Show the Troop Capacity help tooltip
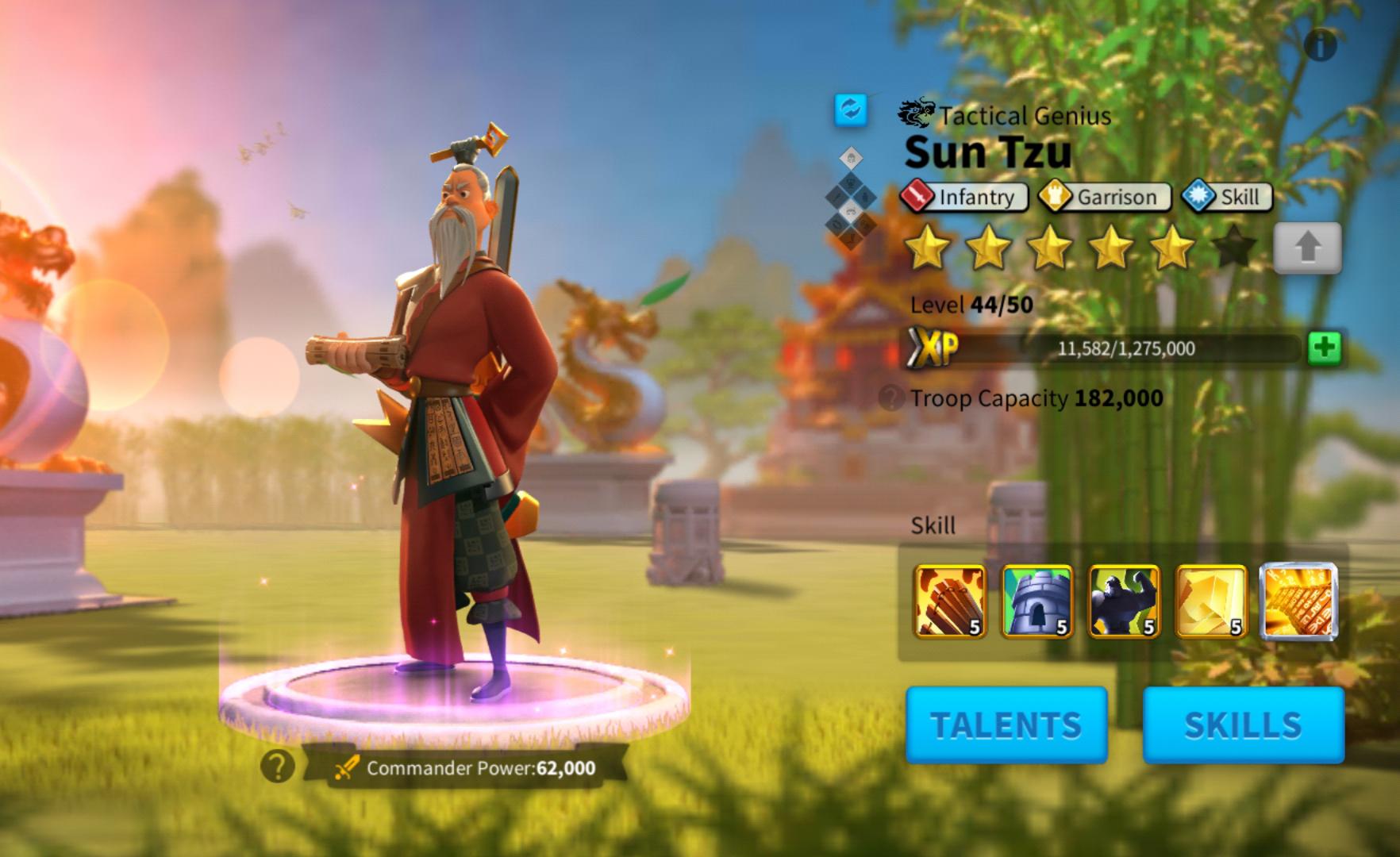Image resolution: width=1400 pixels, height=857 pixels. pyautogui.click(x=892, y=398)
